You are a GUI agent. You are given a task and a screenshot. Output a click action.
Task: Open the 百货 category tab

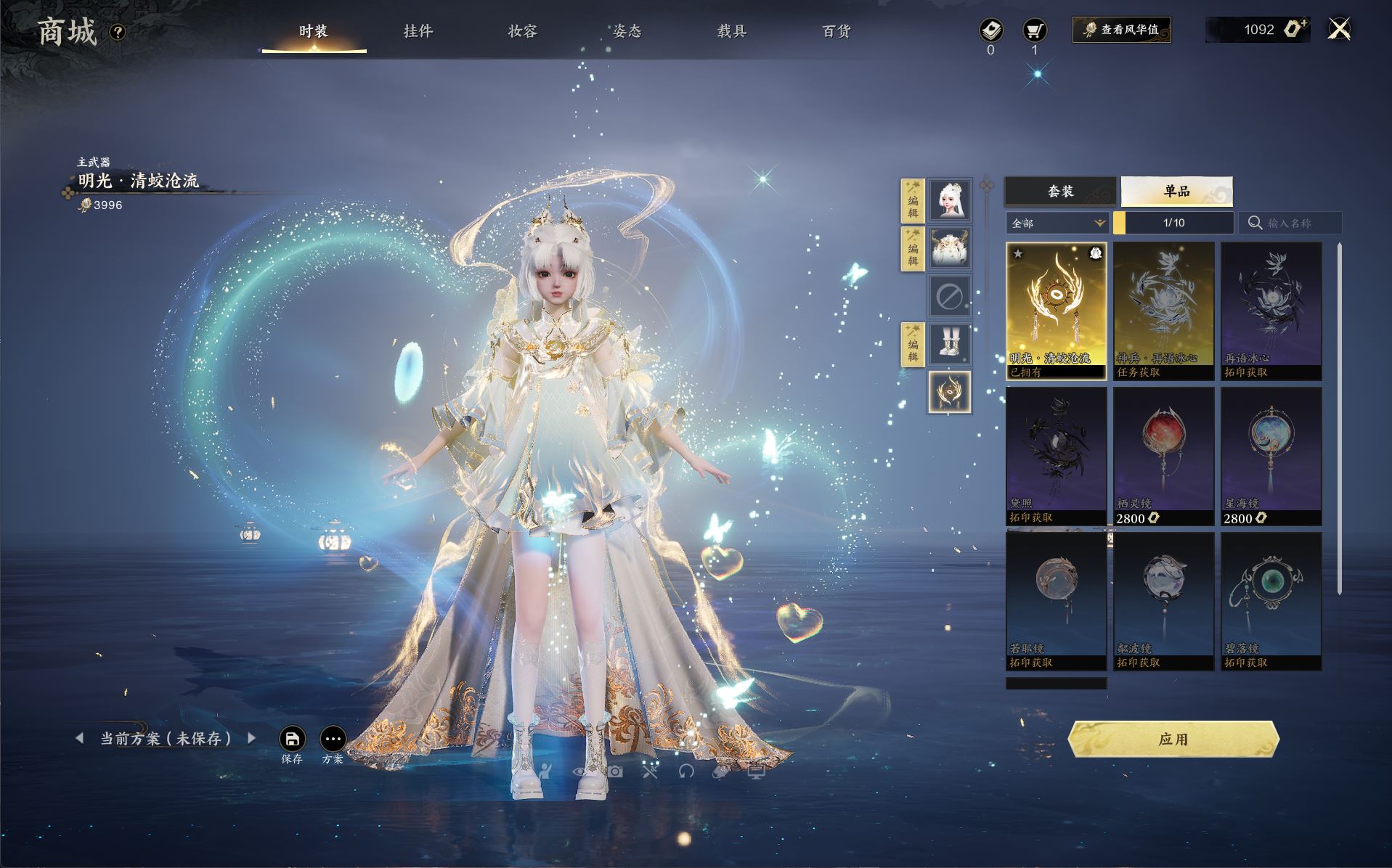837,31
